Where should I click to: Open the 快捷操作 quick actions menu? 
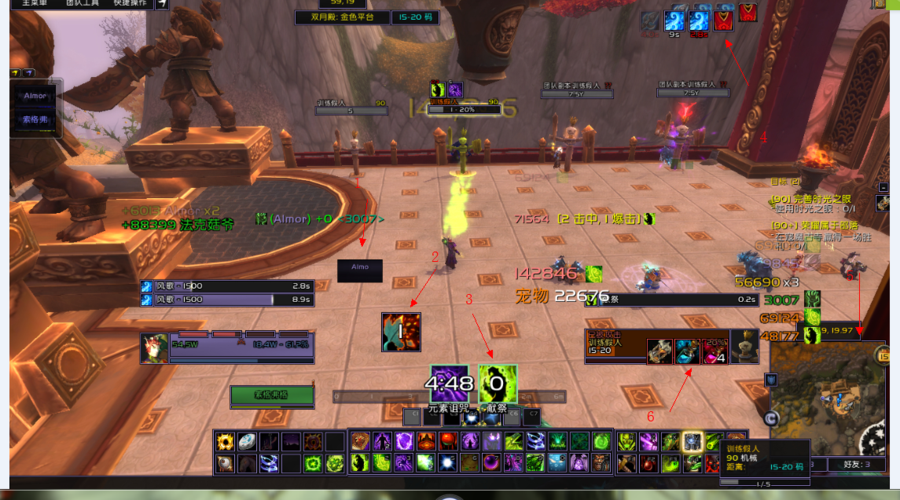coord(131,3)
